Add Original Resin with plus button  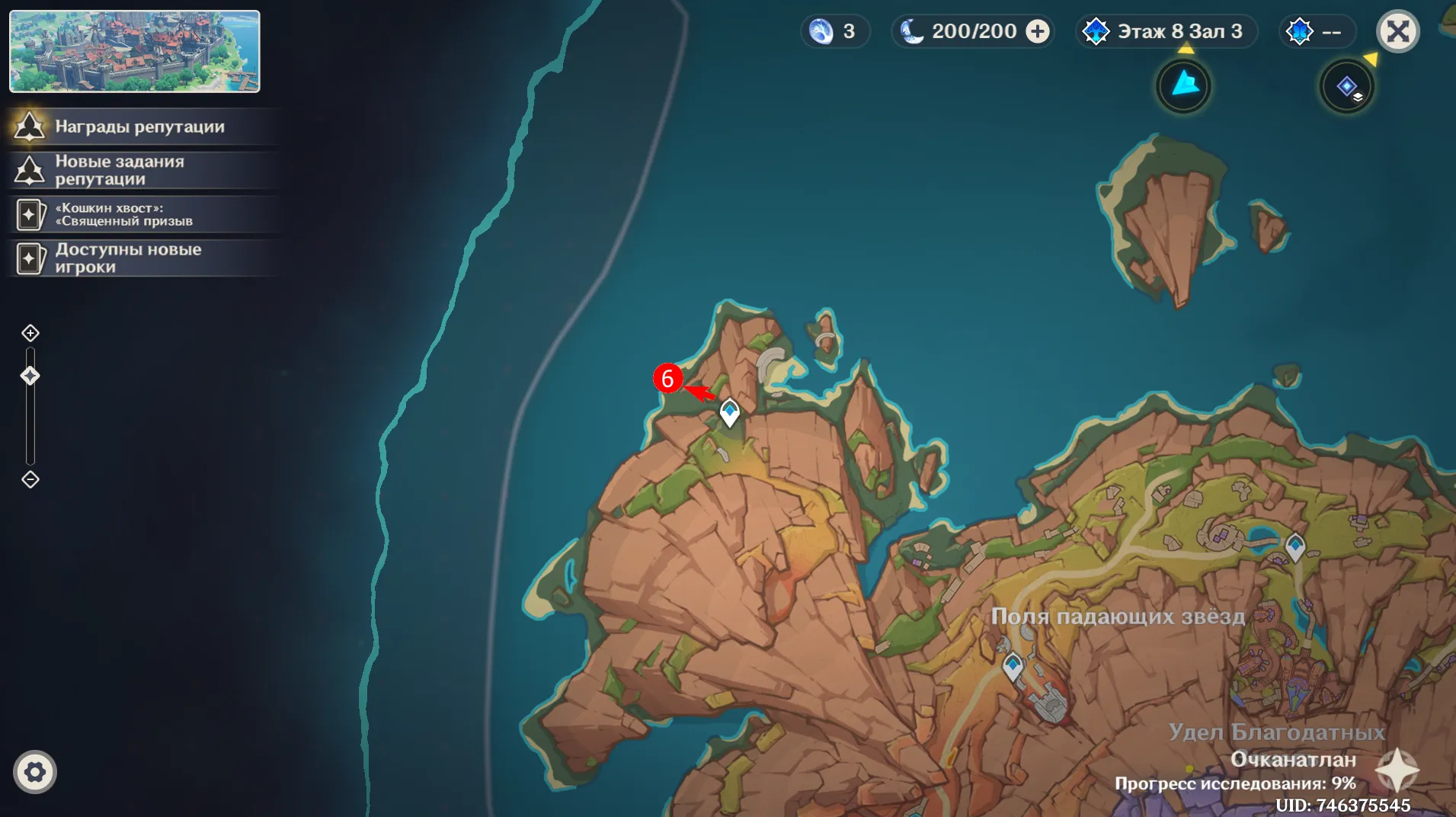[x=1037, y=31]
